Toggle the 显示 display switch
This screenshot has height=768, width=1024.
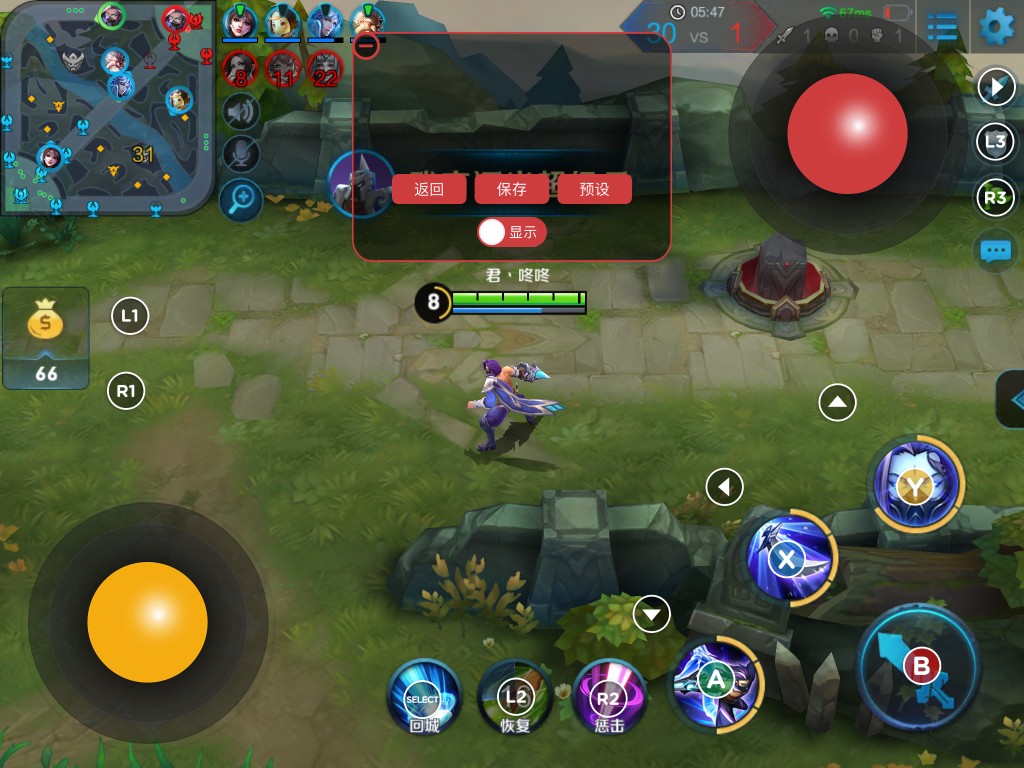point(511,232)
